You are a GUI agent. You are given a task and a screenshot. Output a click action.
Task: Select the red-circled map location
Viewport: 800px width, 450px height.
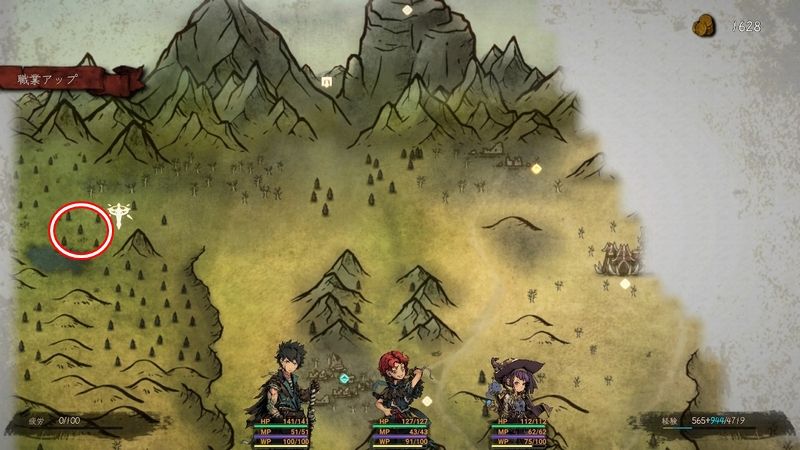80,230
